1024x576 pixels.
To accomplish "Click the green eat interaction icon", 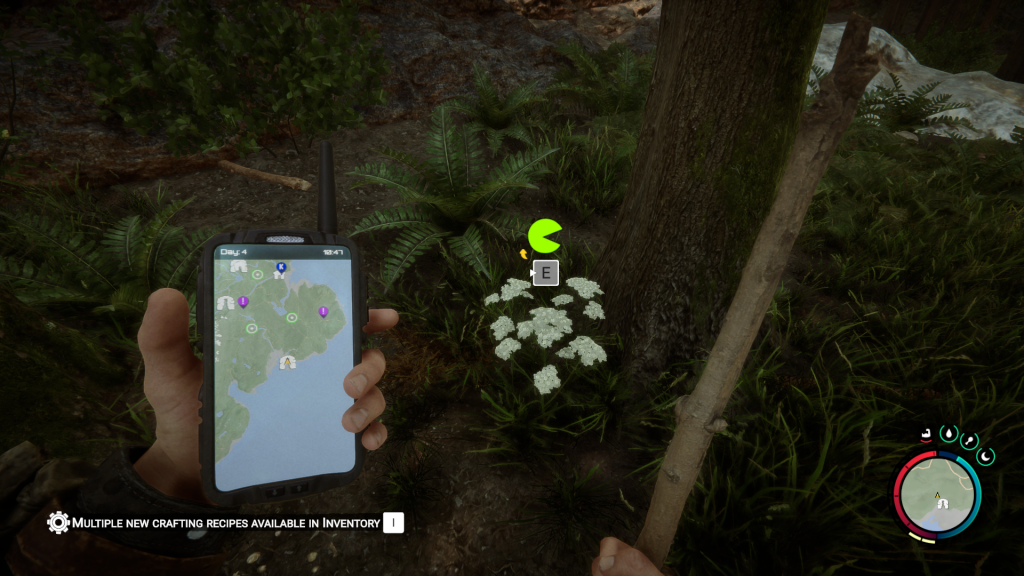I will coord(545,236).
